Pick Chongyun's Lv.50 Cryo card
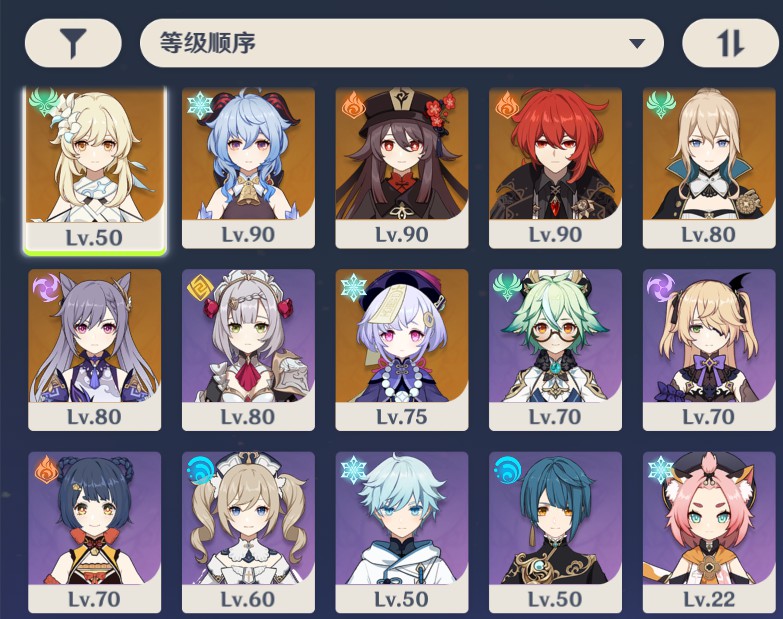This screenshot has height=619, width=783. pos(401,530)
